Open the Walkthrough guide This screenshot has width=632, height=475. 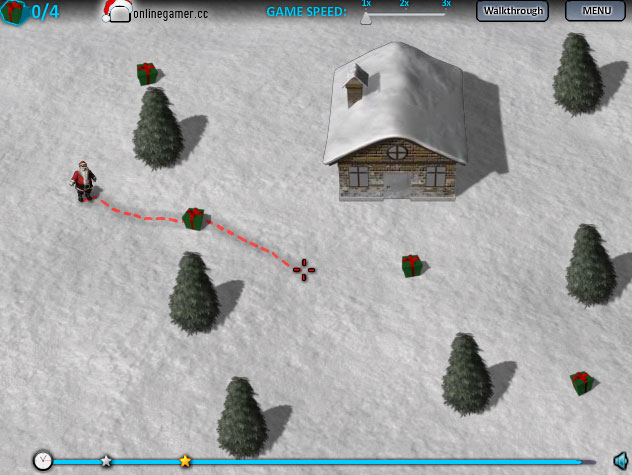click(x=512, y=11)
